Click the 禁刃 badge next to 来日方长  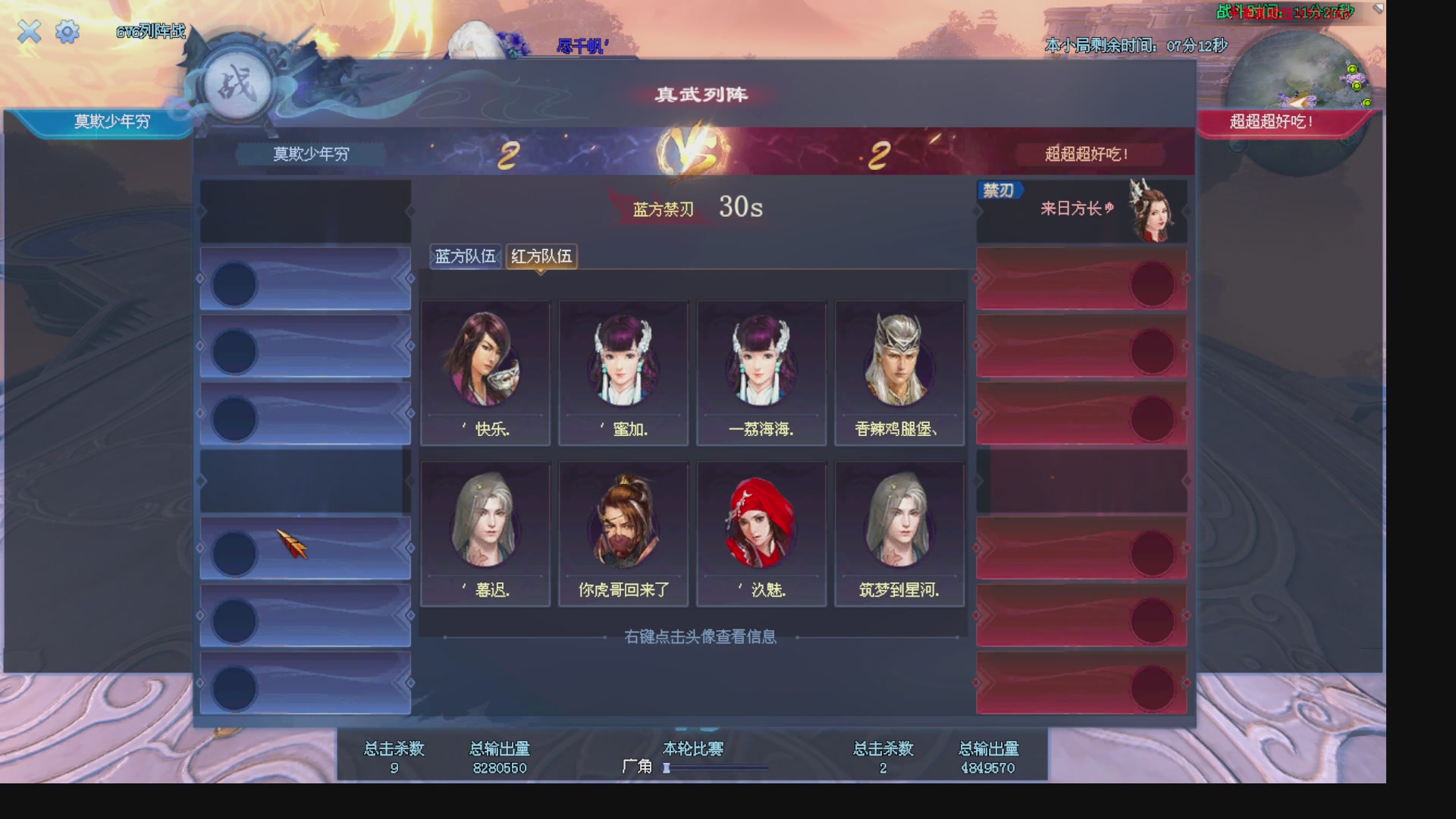pos(999,190)
